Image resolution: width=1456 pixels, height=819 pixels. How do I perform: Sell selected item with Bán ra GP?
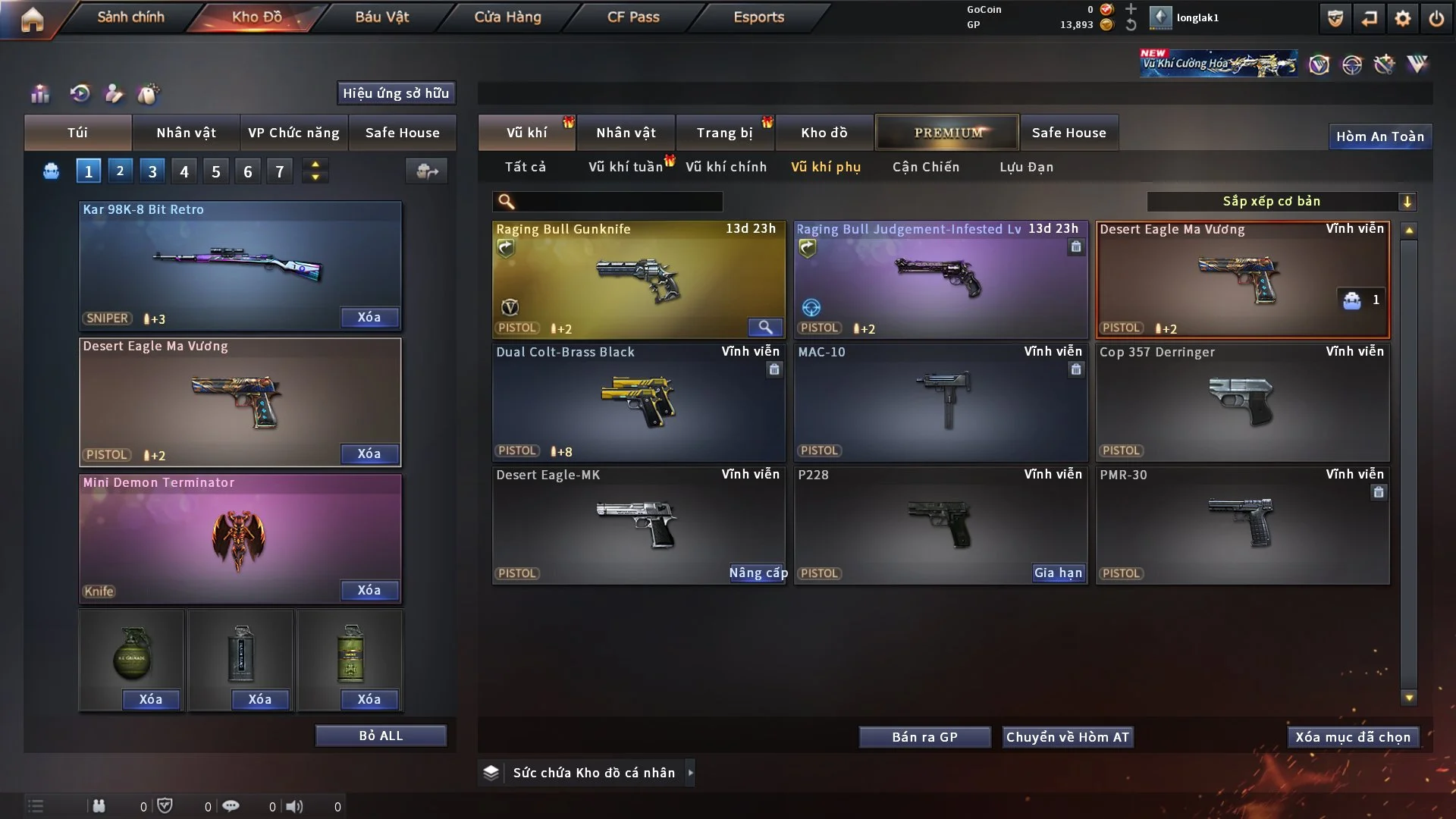[924, 737]
